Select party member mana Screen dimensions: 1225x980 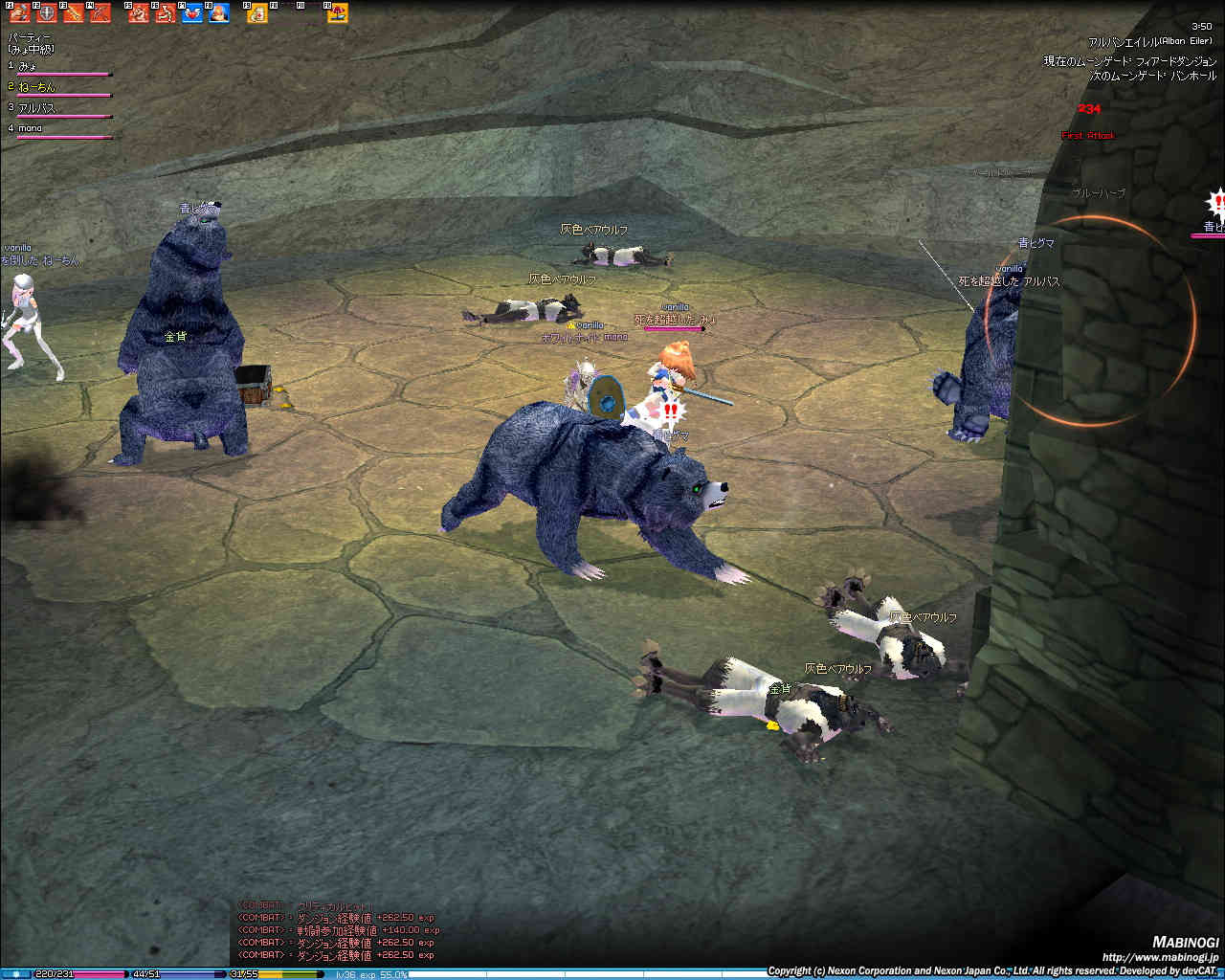(x=31, y=128)
